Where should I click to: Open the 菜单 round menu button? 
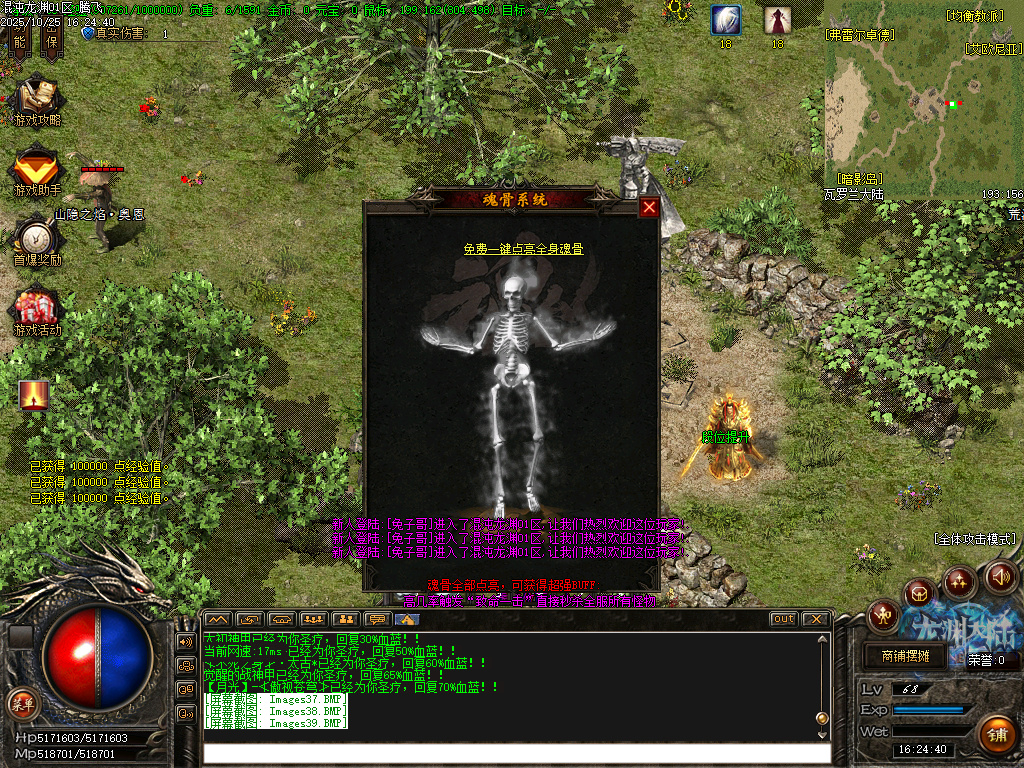(x=22, y=701)
